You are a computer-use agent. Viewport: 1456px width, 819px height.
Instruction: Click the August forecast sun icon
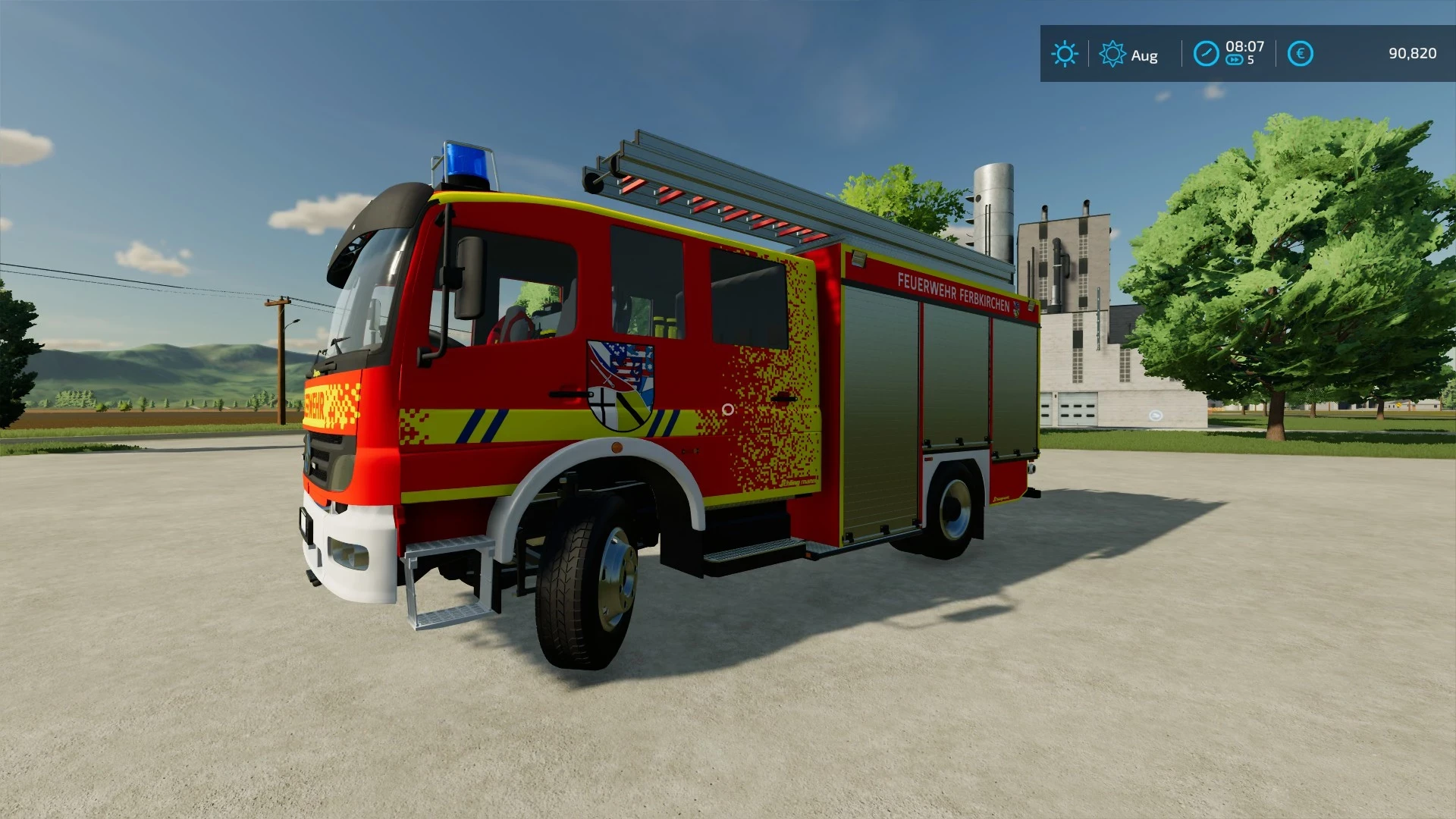(1112, 54)
